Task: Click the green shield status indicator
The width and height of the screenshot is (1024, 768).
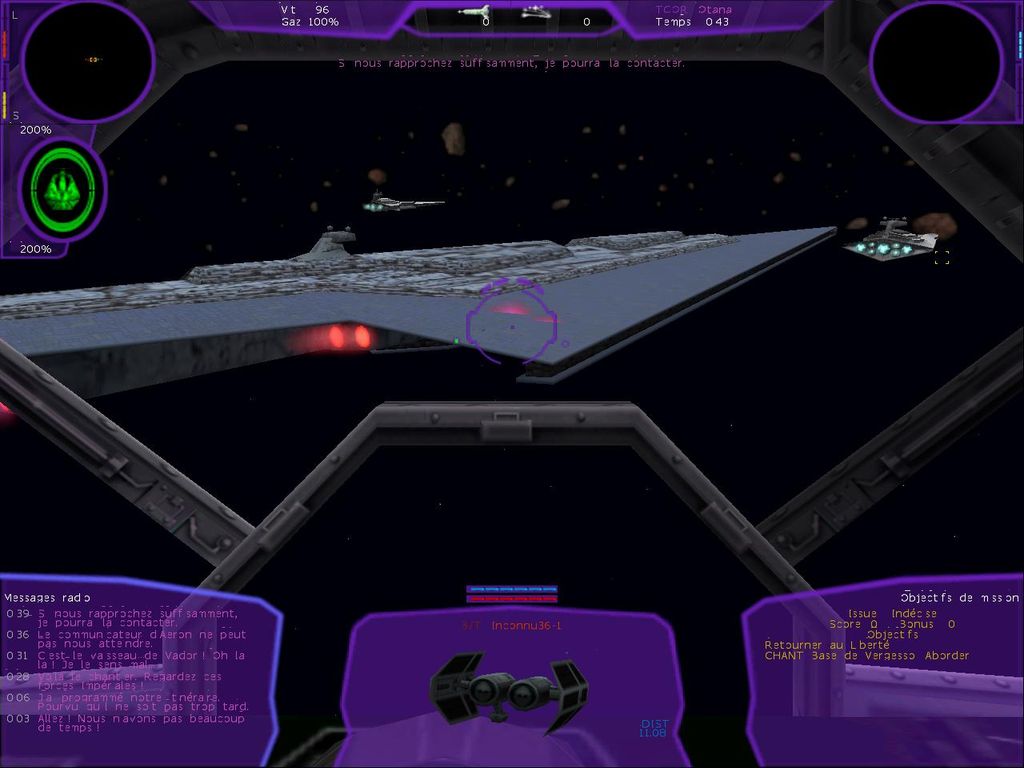Action: click(x=62, y=189)
